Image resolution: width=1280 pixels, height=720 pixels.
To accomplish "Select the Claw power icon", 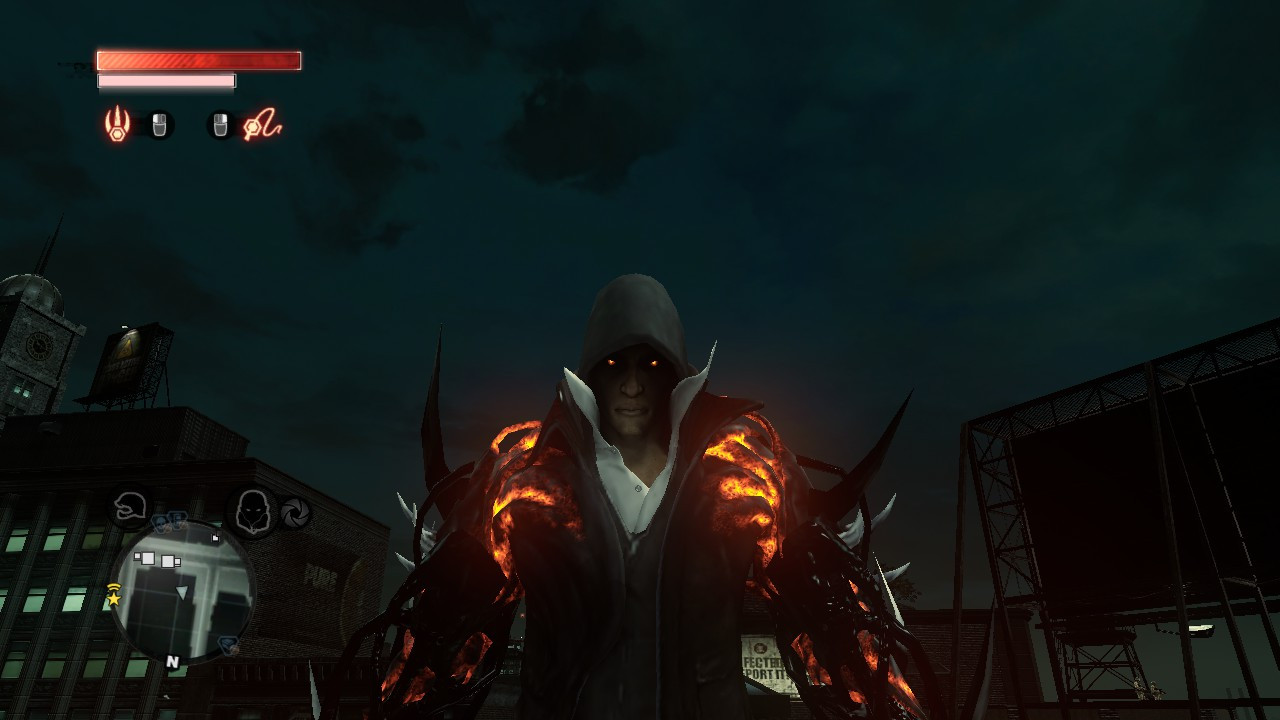I will click(x=116, y=123).
